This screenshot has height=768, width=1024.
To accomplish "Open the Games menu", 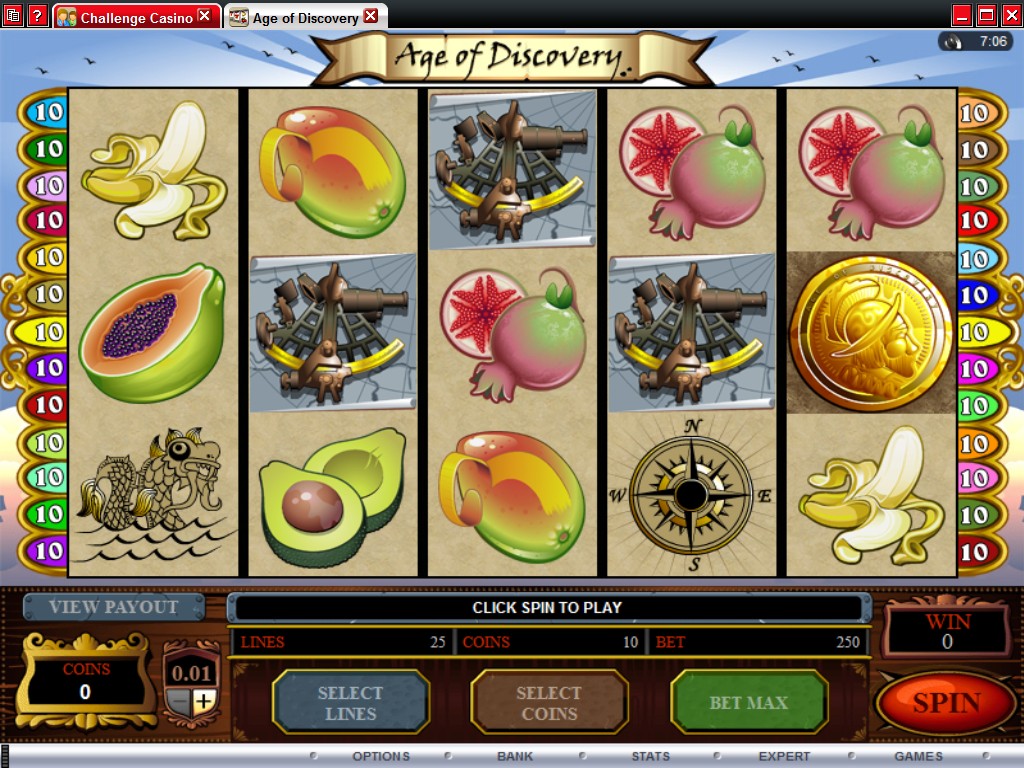I will [x=918, y=756].
